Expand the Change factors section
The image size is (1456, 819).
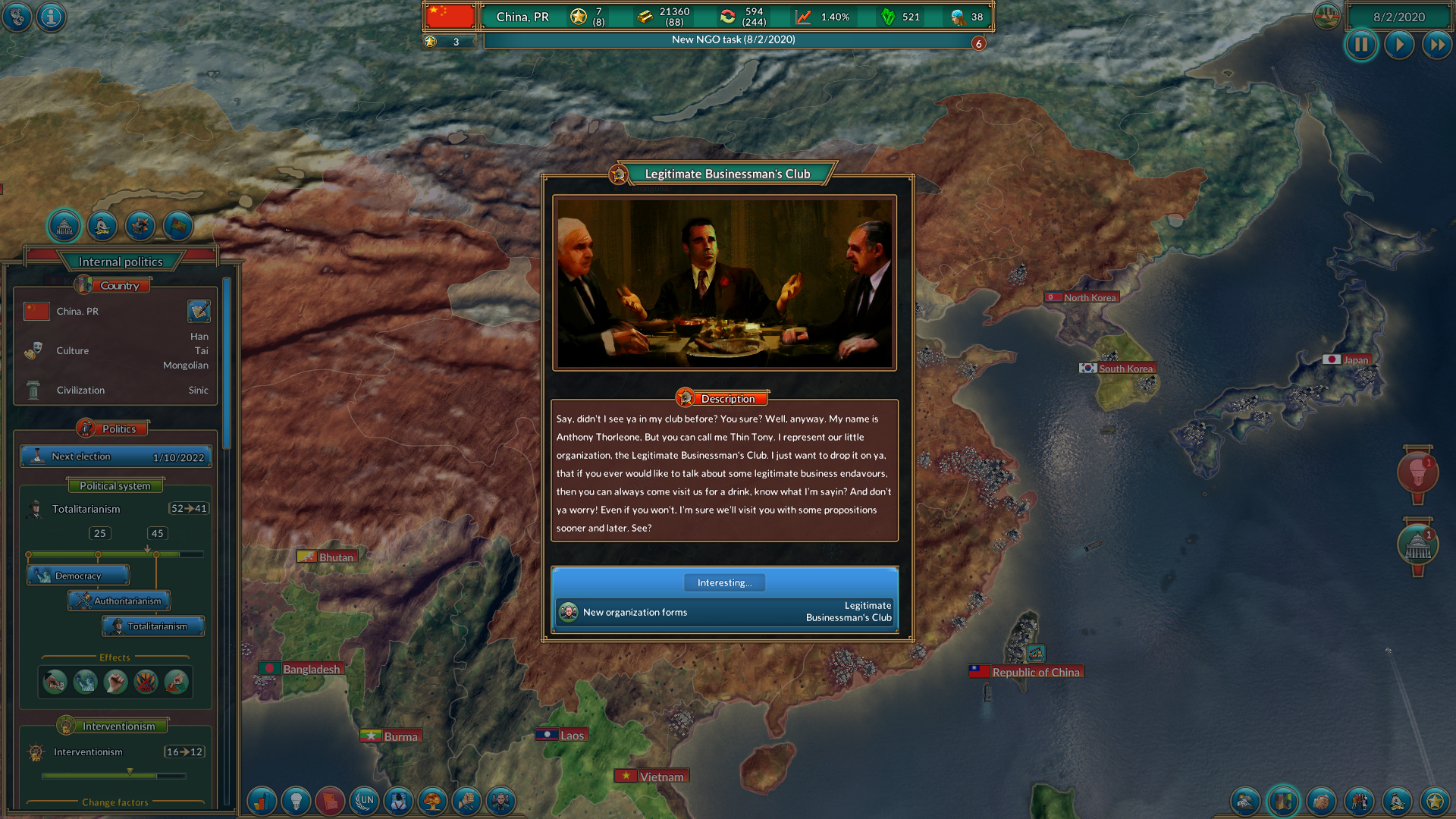[x=114, y=802]
